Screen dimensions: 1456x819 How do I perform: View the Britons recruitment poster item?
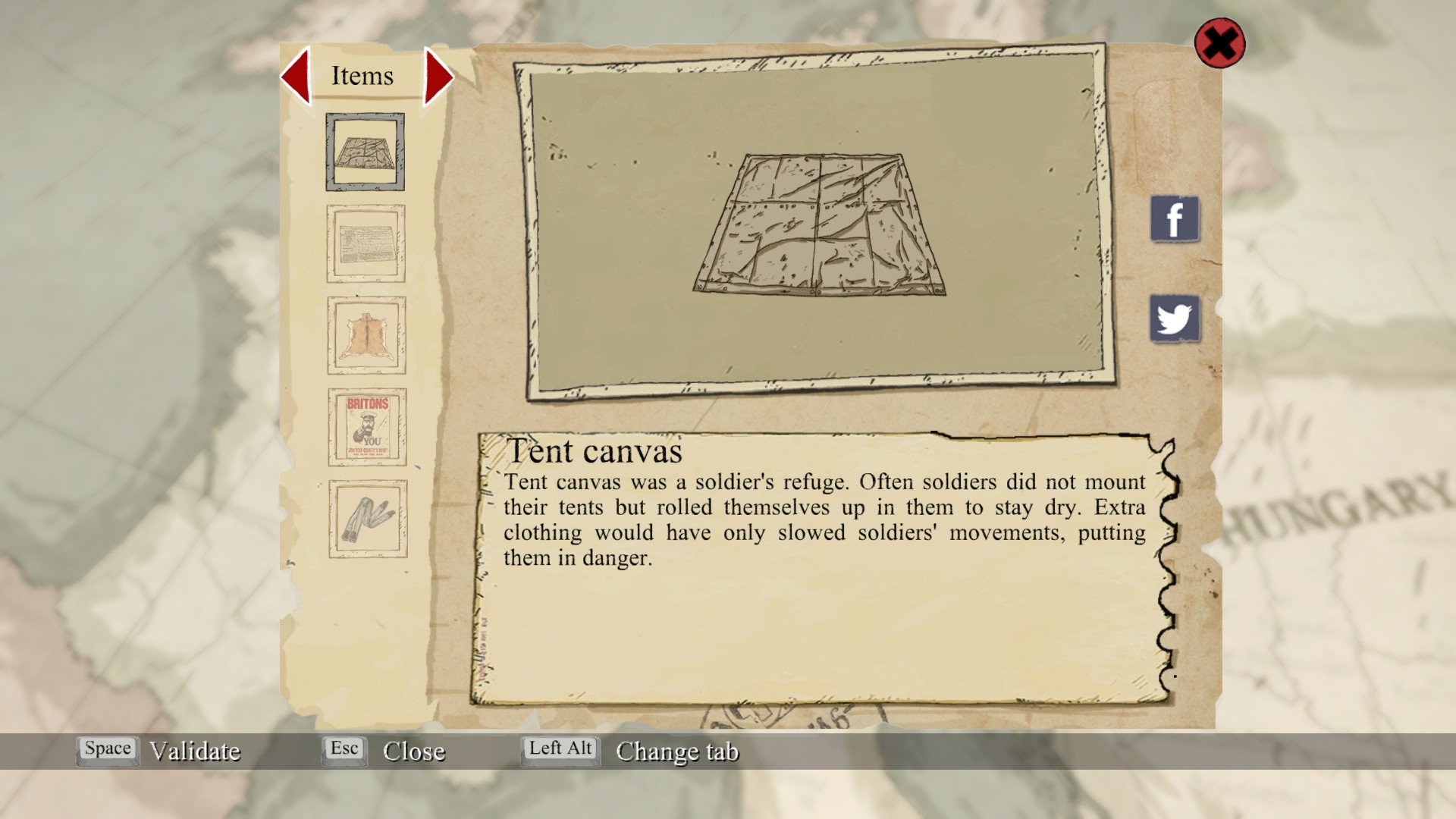click(x=367, y=427)
